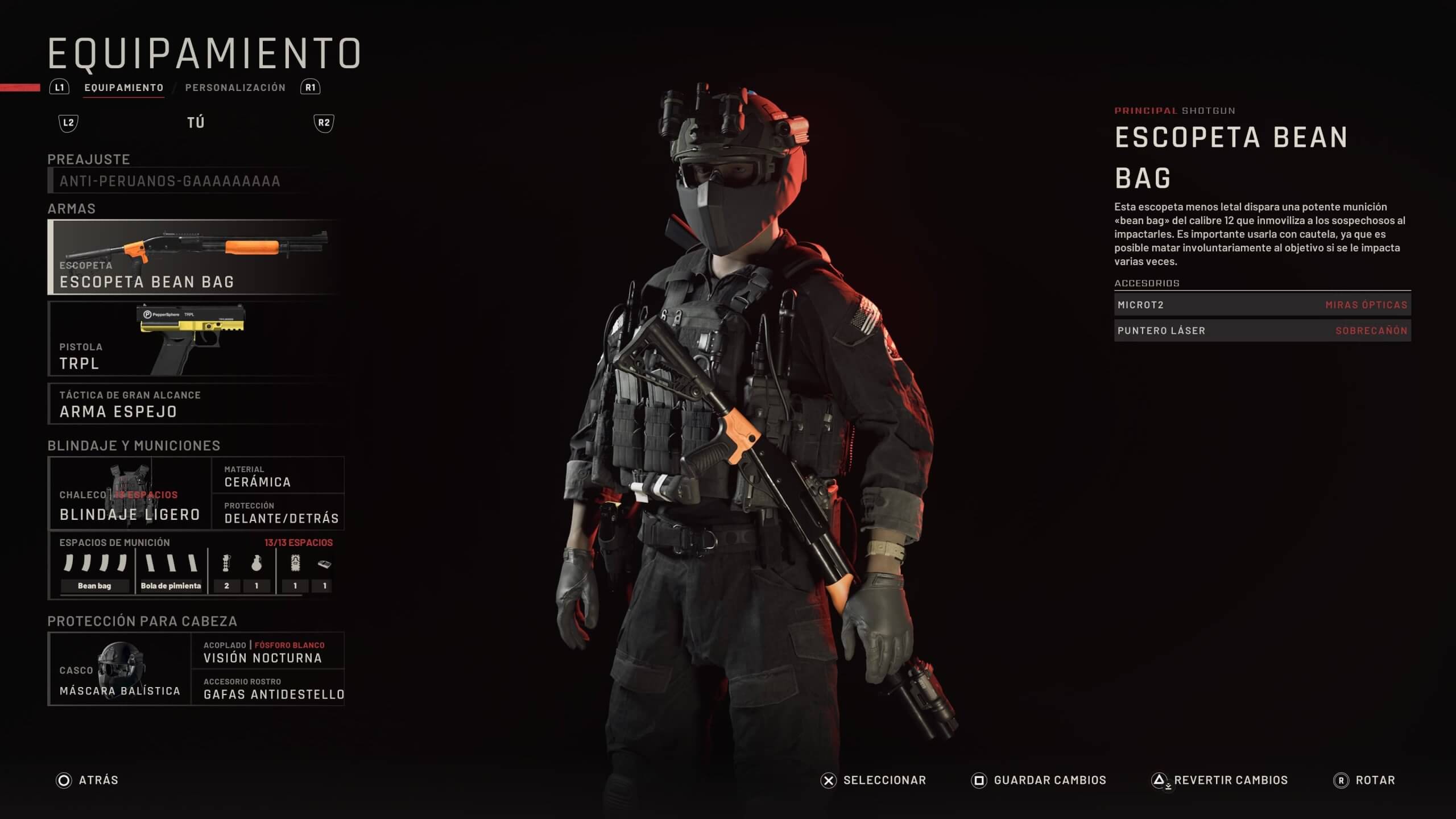1456x819 pixels.
Task: Go back with the Atrás button
Action: tap(88, 780)
